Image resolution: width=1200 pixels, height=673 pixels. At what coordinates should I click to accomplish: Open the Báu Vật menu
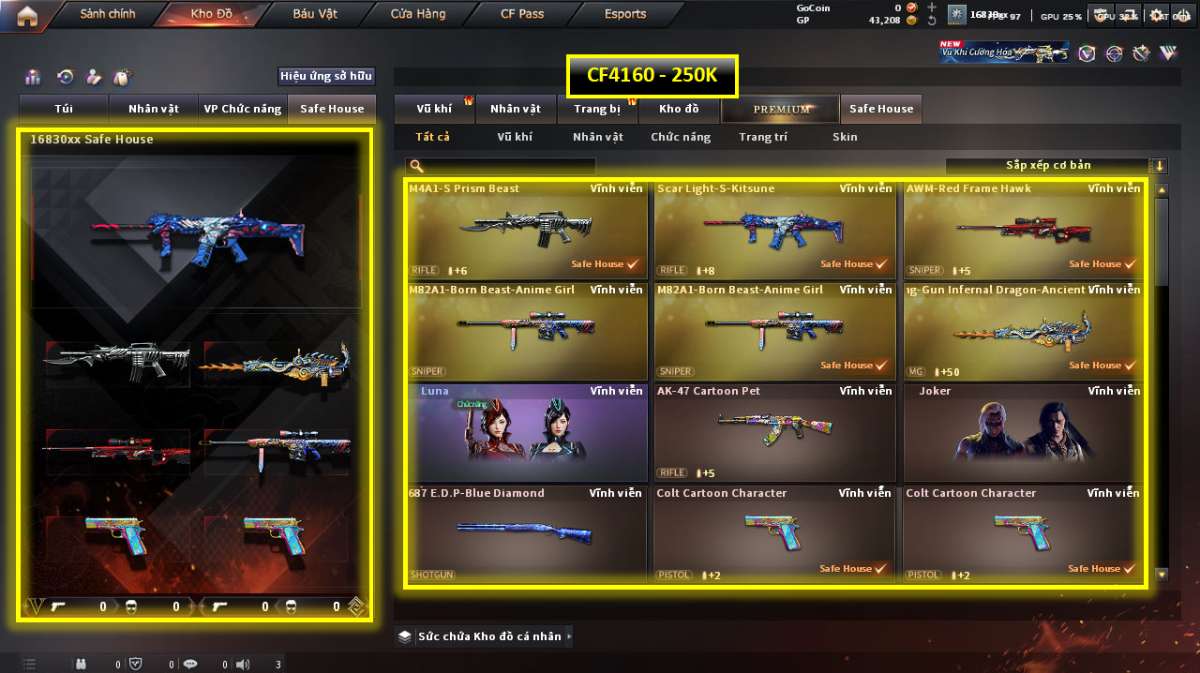click(315, 15)
